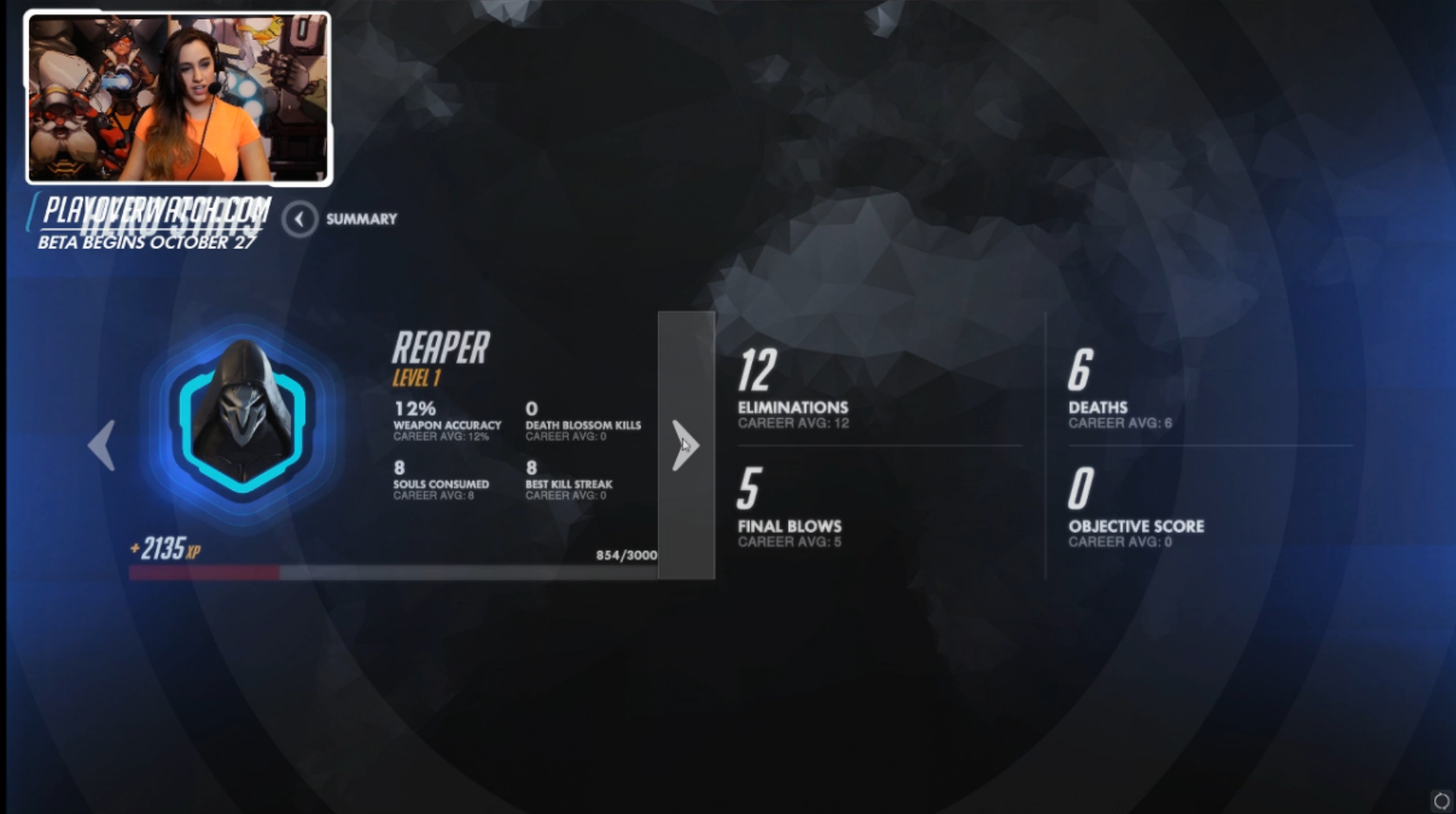Show the next hero stats panel
Viewport: 1456px width, 814px height.
pyautogui.click(x=686, y=445)
